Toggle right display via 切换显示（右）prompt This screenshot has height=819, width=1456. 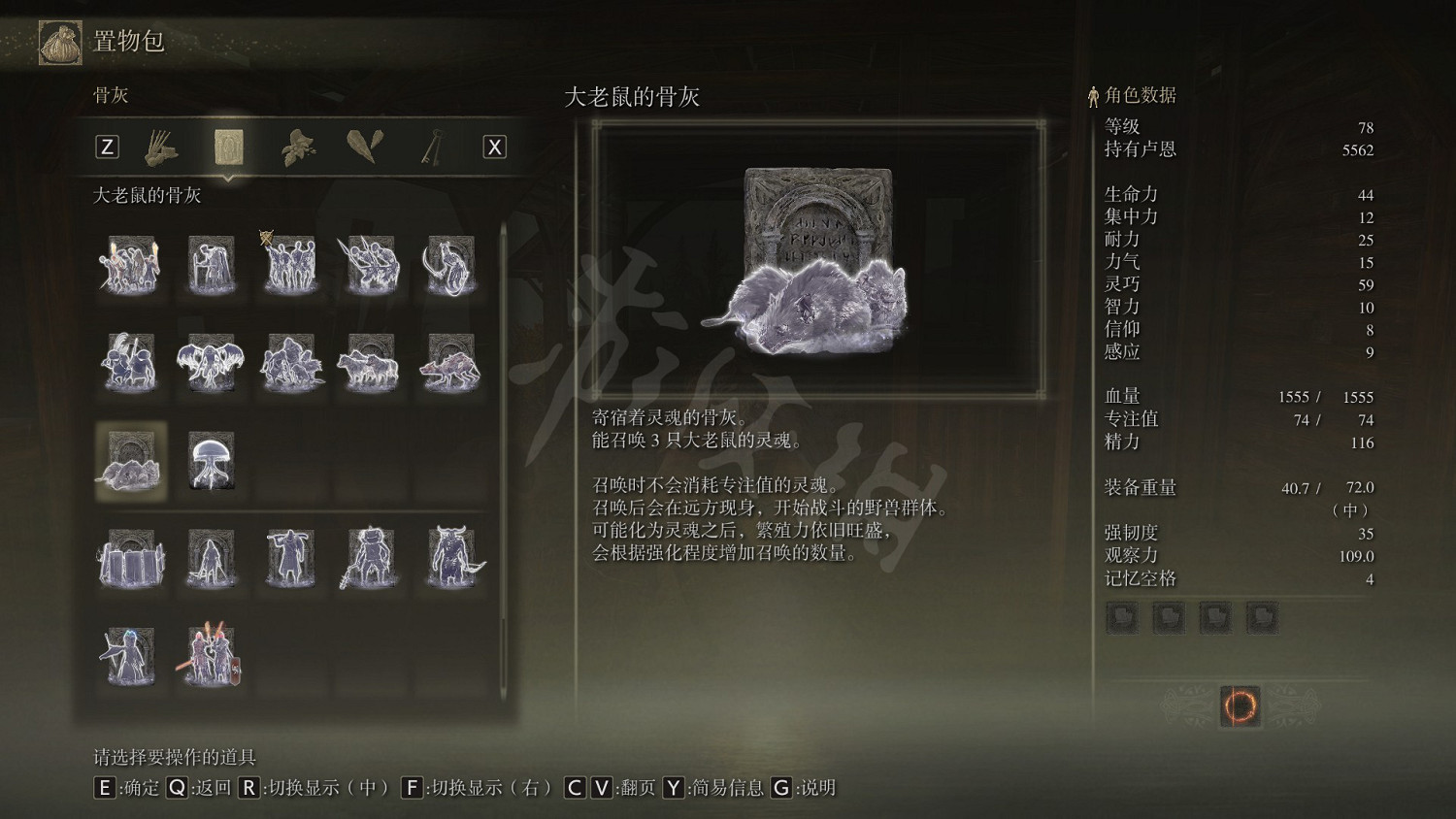412,788
